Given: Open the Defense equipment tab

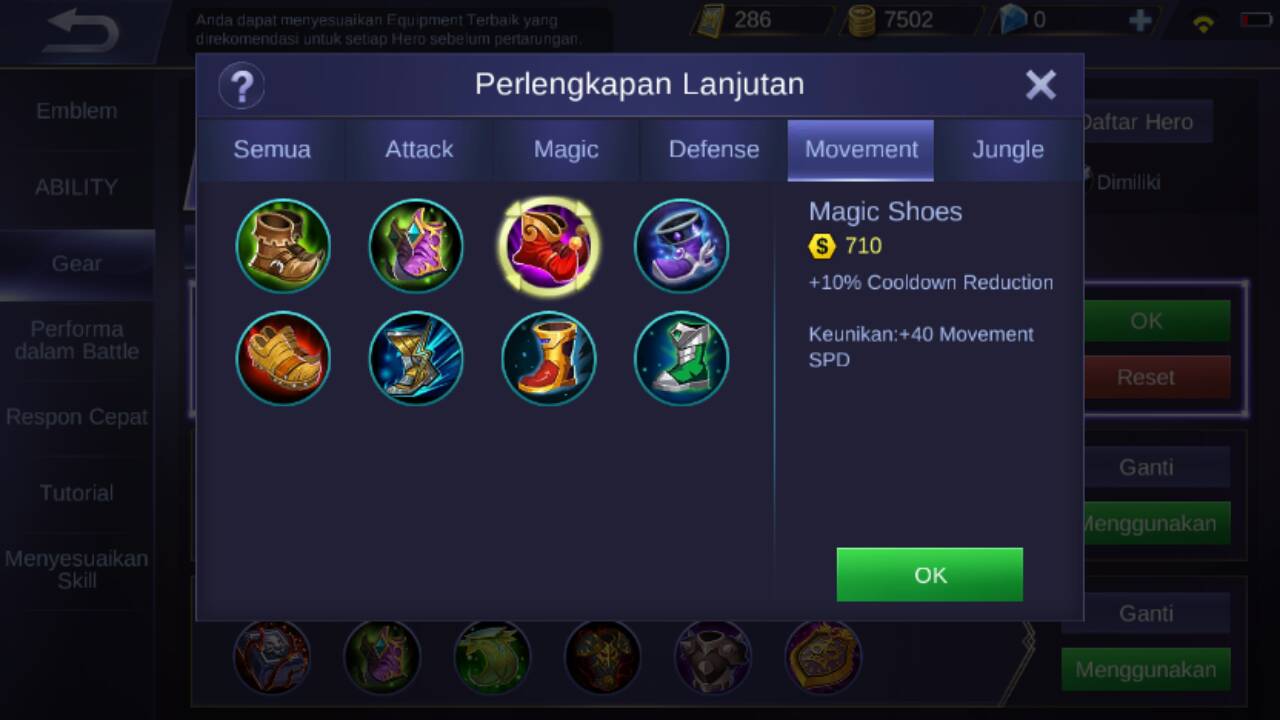Looking at the screenshot, I should pos(713,150).
